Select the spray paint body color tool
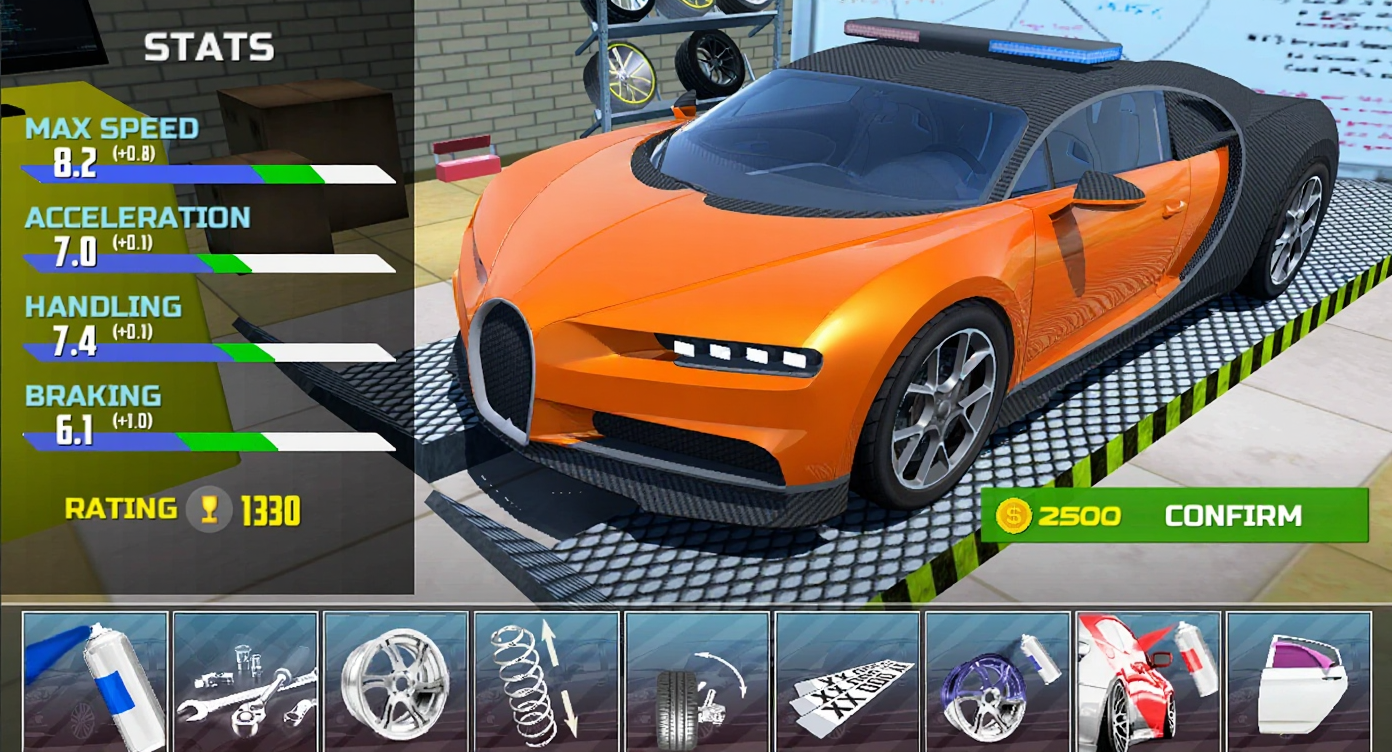 tap(96, 680)
